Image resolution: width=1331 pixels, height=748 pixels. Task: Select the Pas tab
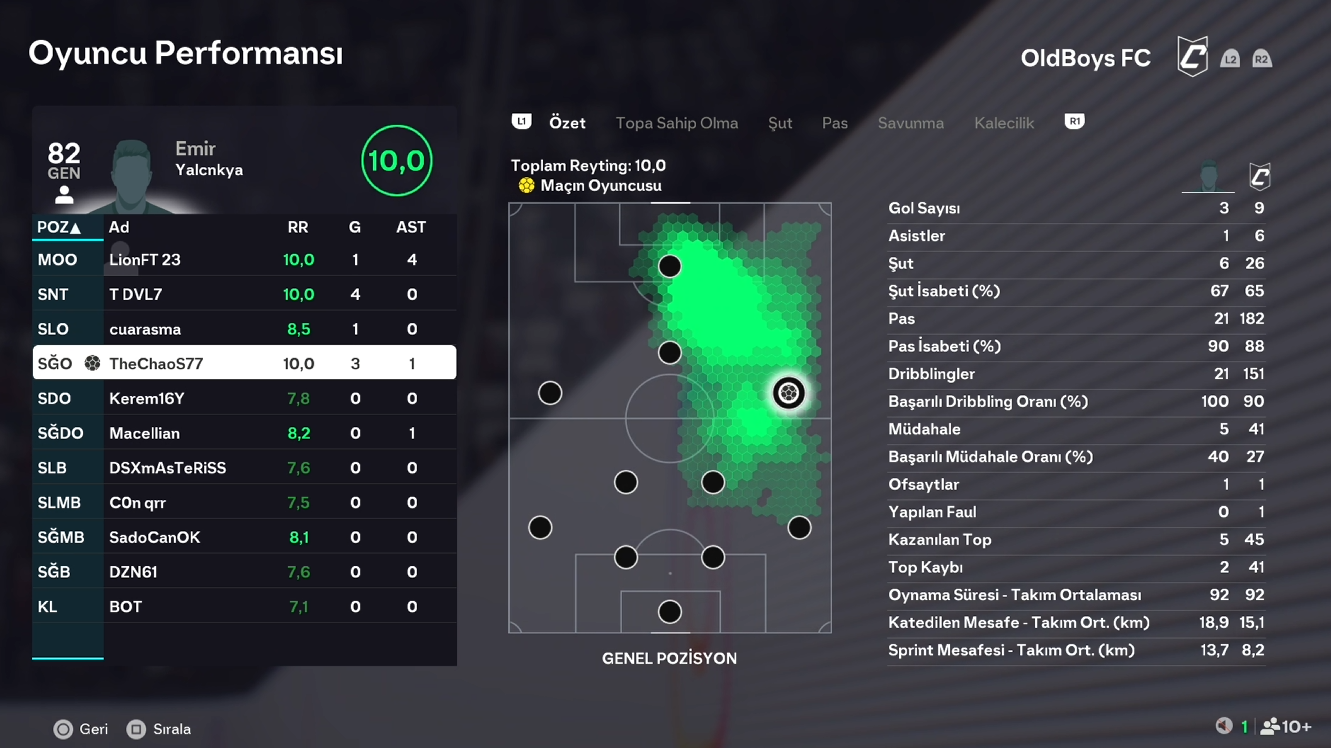point(835,123)
